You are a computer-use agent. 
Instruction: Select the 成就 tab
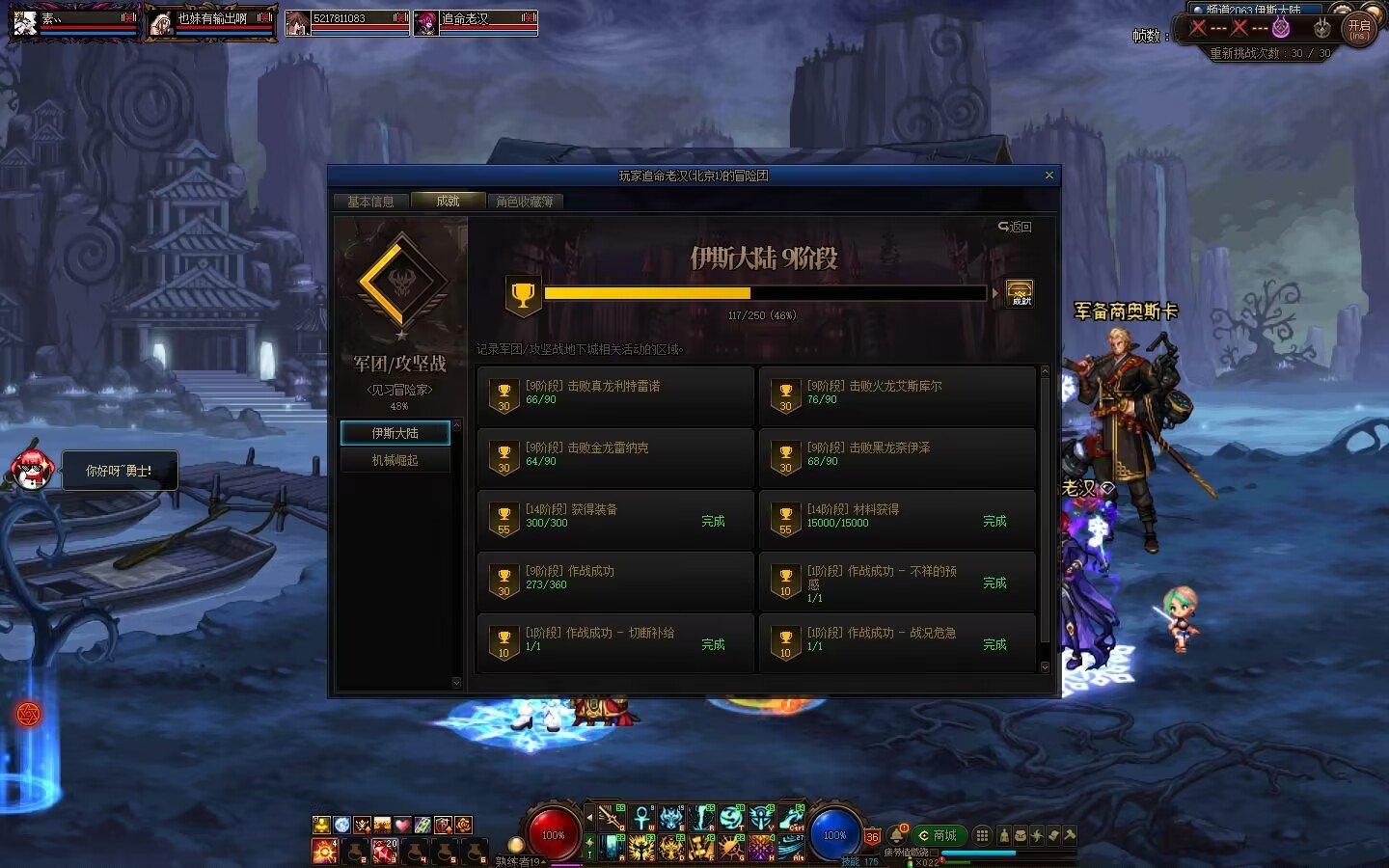(448, 201)
